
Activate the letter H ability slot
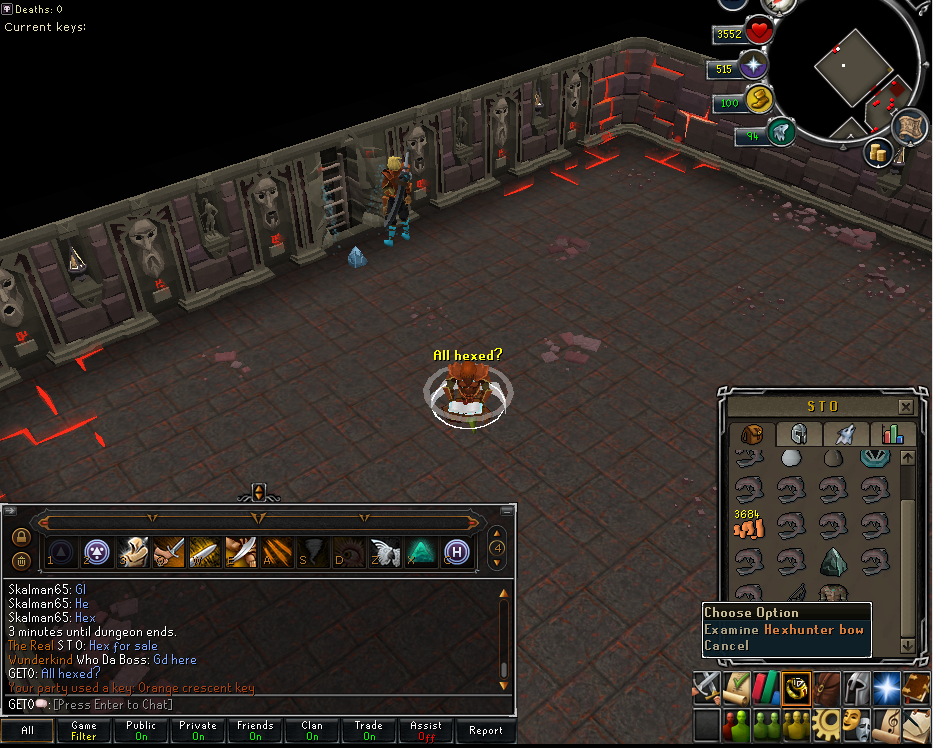tap(457, 551)
